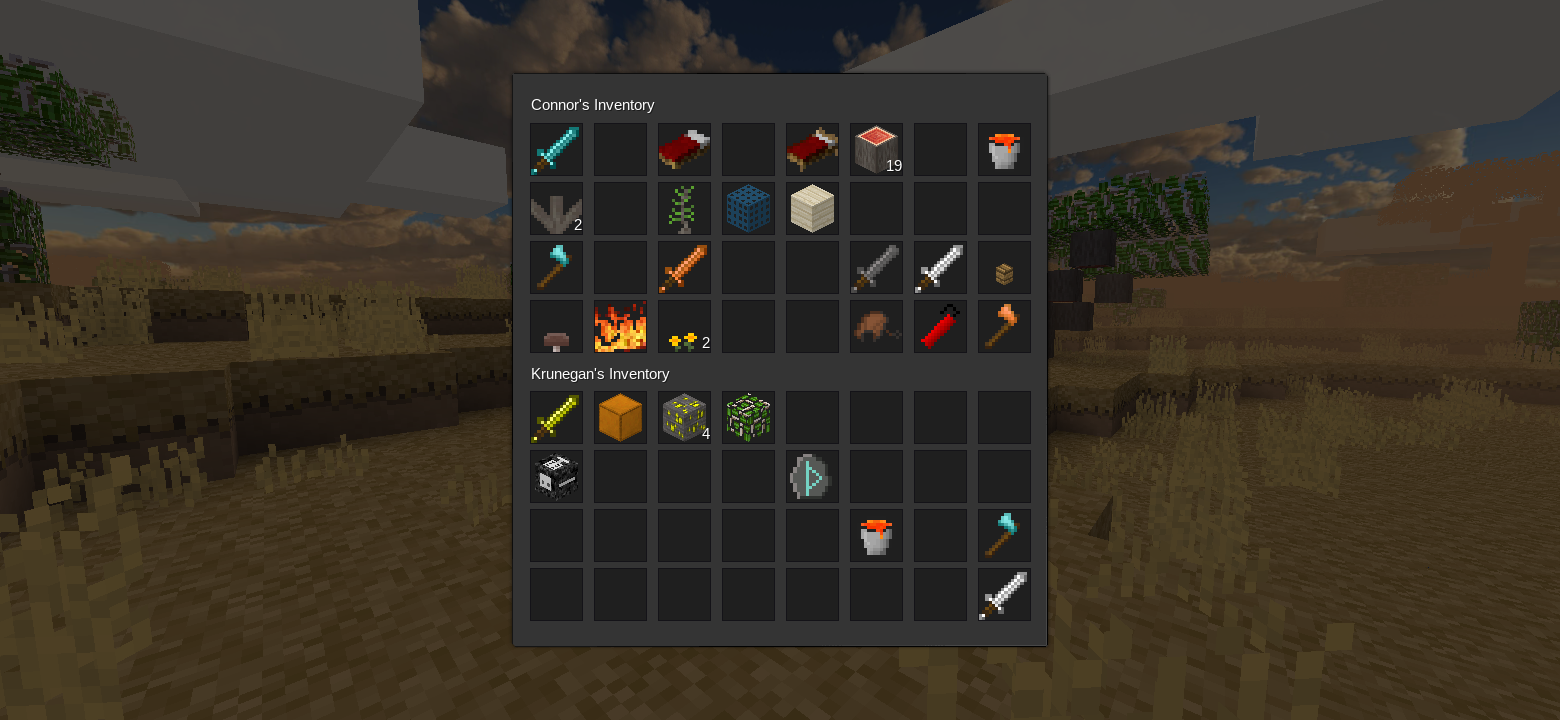Take the lava bucket from Krunegan's inventory
This screenshot has height=720, width=1560.
(876, 536)
